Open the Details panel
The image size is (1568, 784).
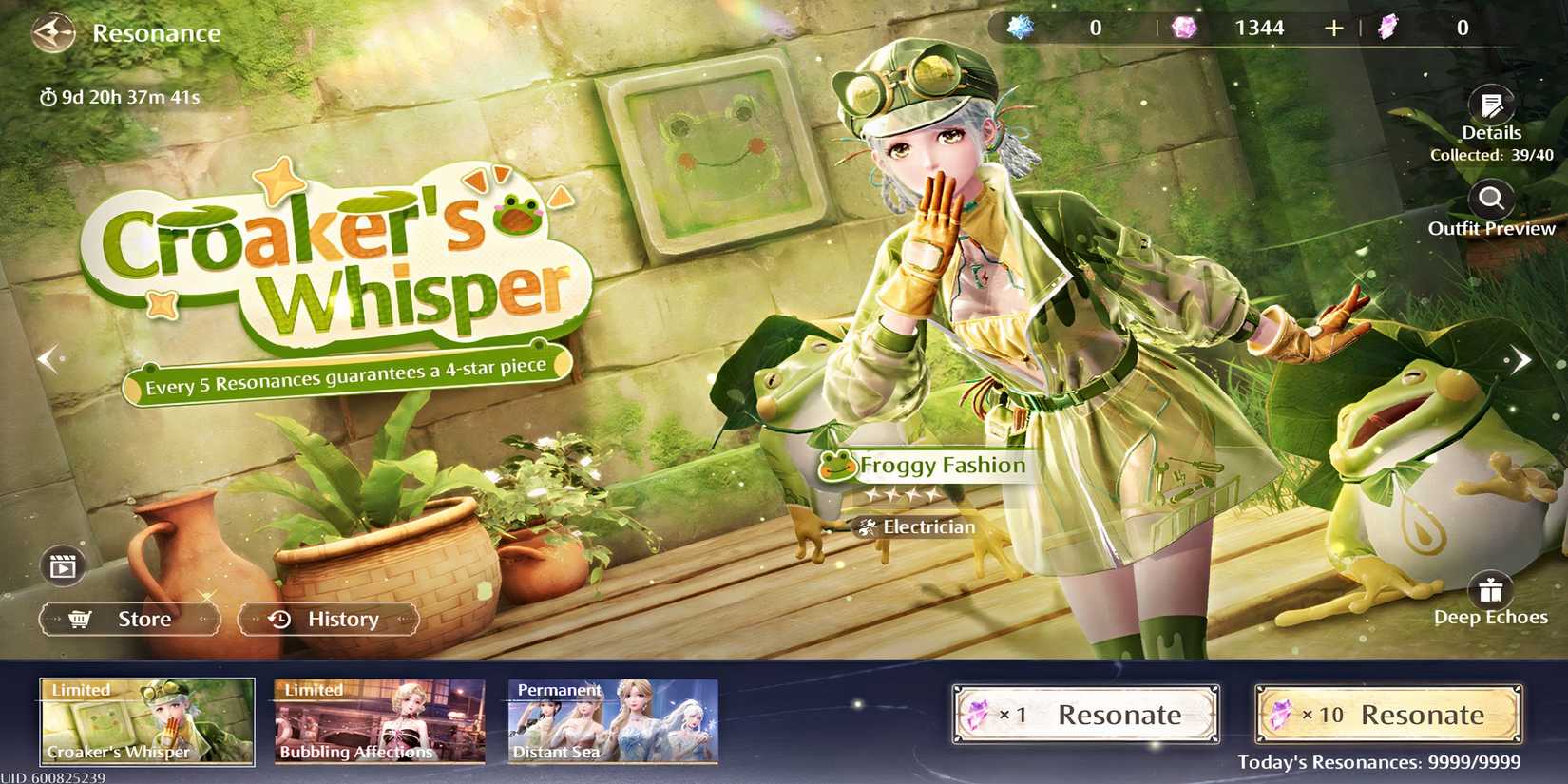[x=1491, y=106]
